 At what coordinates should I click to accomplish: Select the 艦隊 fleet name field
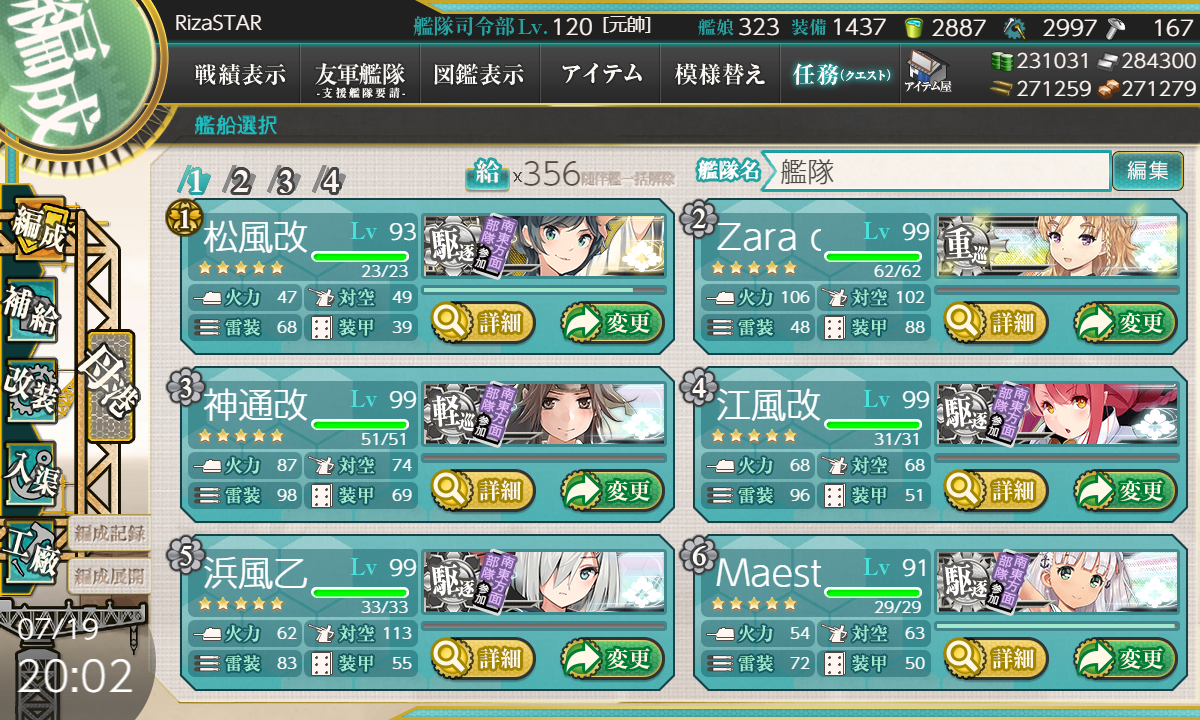940,171
